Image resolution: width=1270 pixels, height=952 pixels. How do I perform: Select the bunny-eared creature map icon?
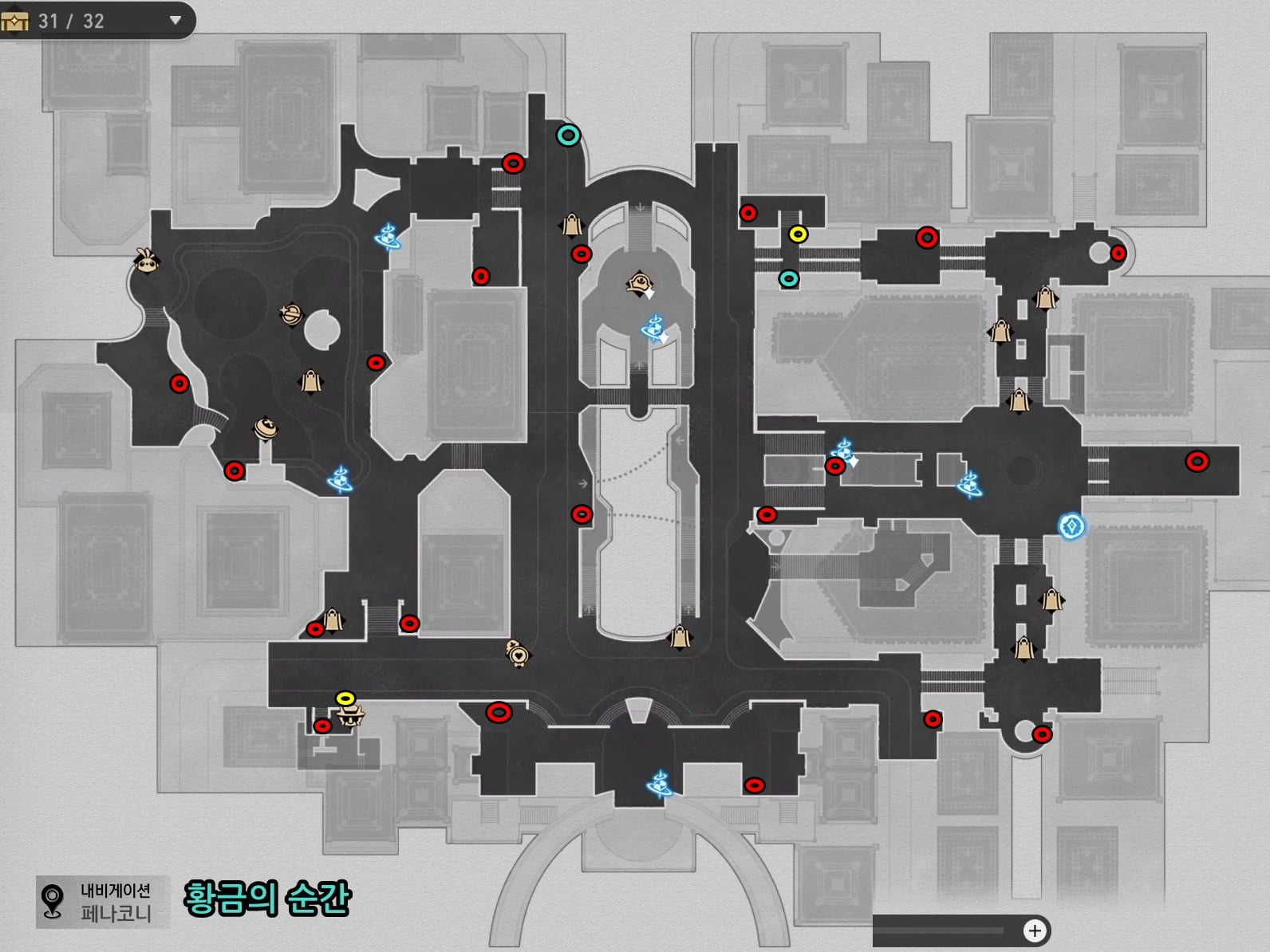pos(148,261)
